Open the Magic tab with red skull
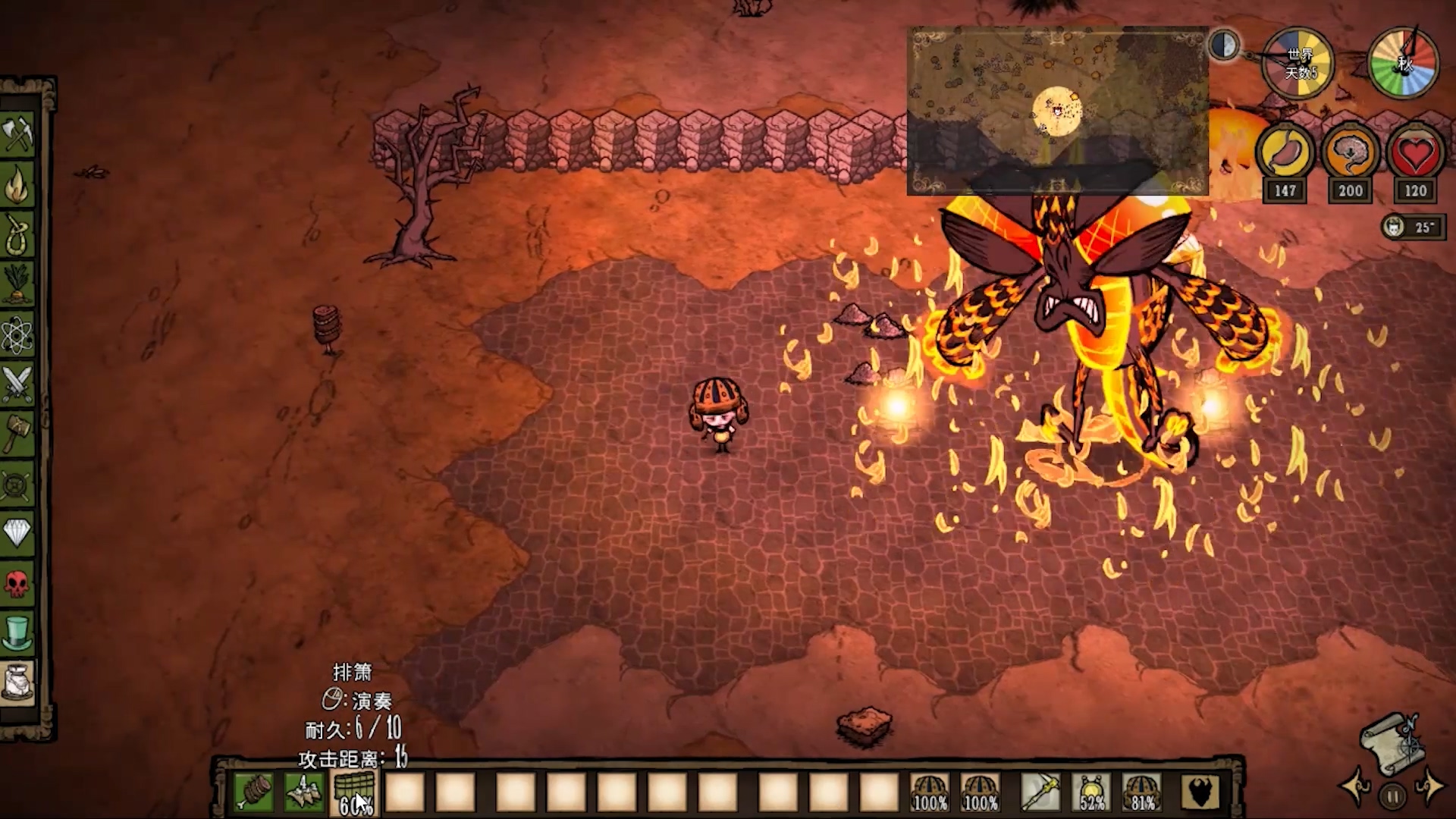This screenshot has height=819, width=1456. [17, 582]
